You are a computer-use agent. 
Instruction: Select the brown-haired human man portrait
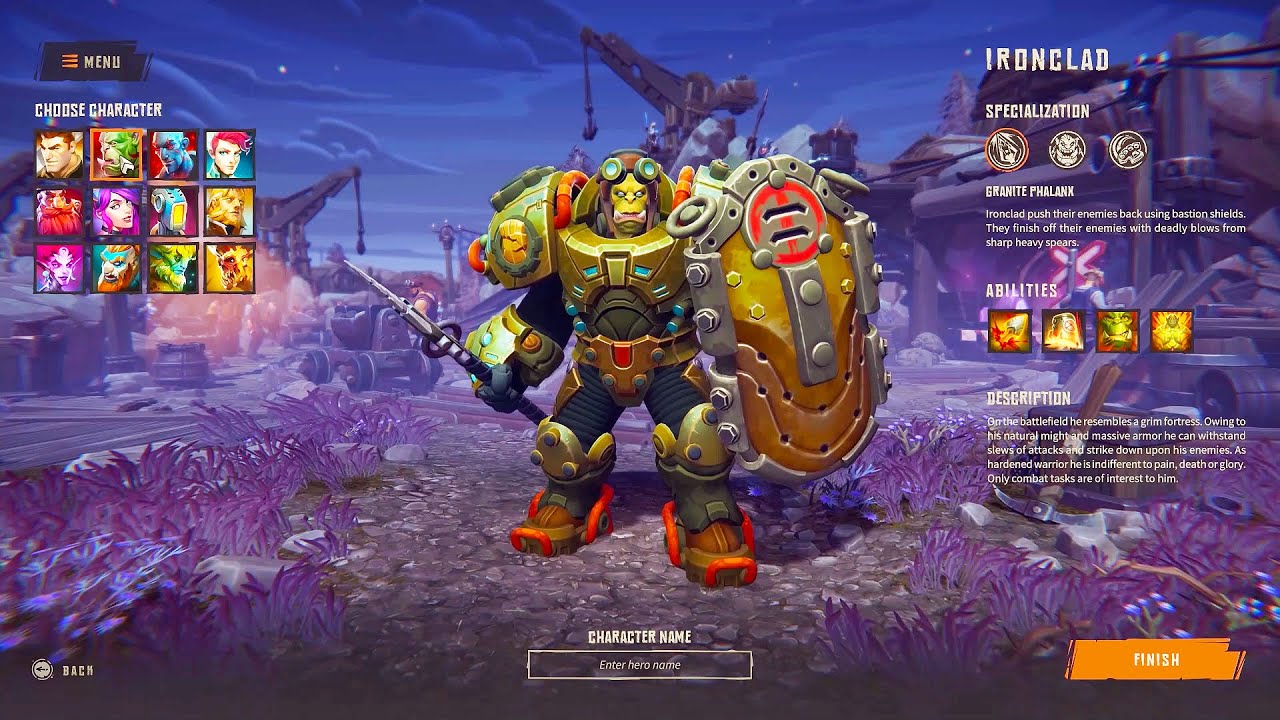point(59,155)
